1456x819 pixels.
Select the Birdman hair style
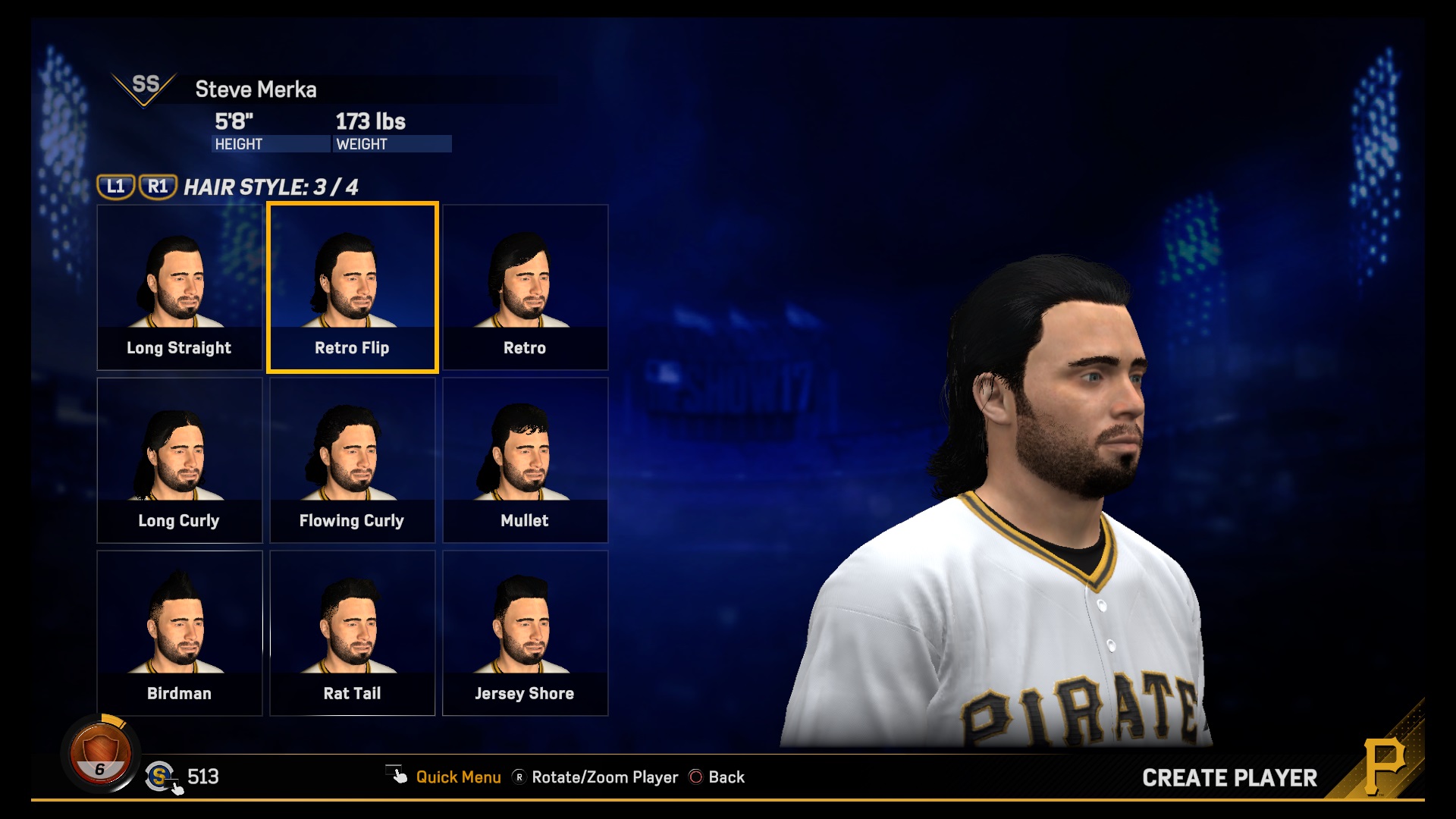point(180,633)
